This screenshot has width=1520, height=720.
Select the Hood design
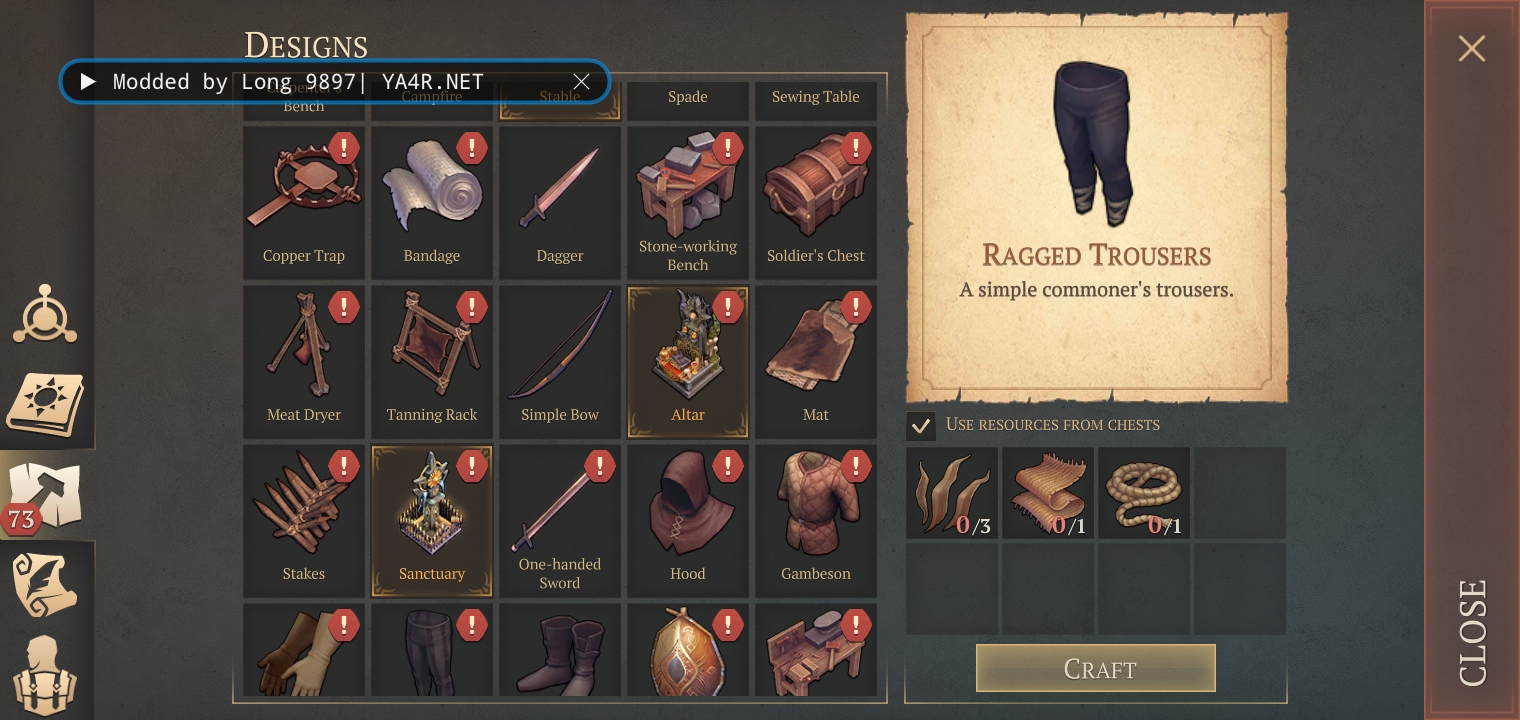coord(688,521)
